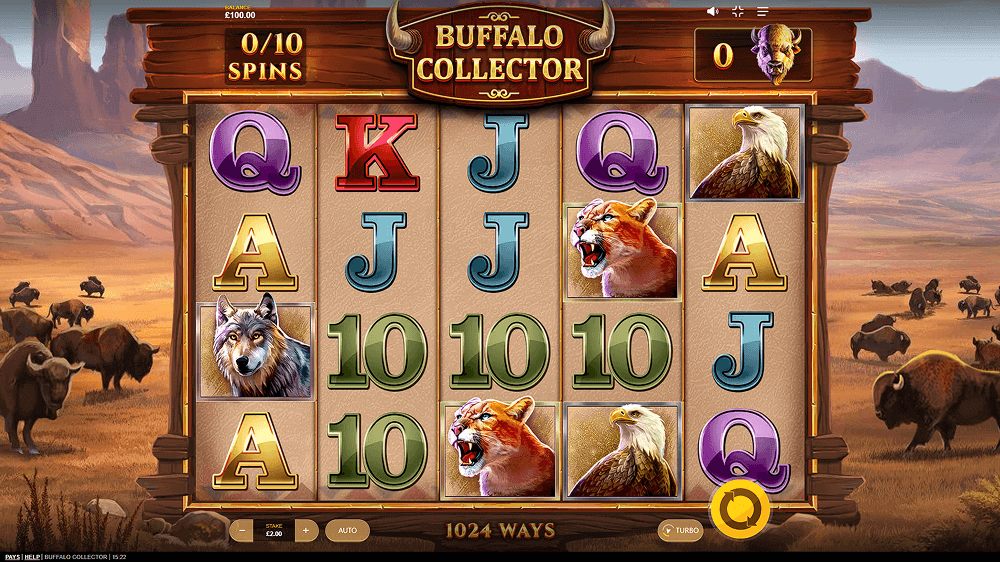The width and height of the screenshot is (1000, 562).
Task: Decrease the stake with the minus button
Action: (x=241, y=531)
